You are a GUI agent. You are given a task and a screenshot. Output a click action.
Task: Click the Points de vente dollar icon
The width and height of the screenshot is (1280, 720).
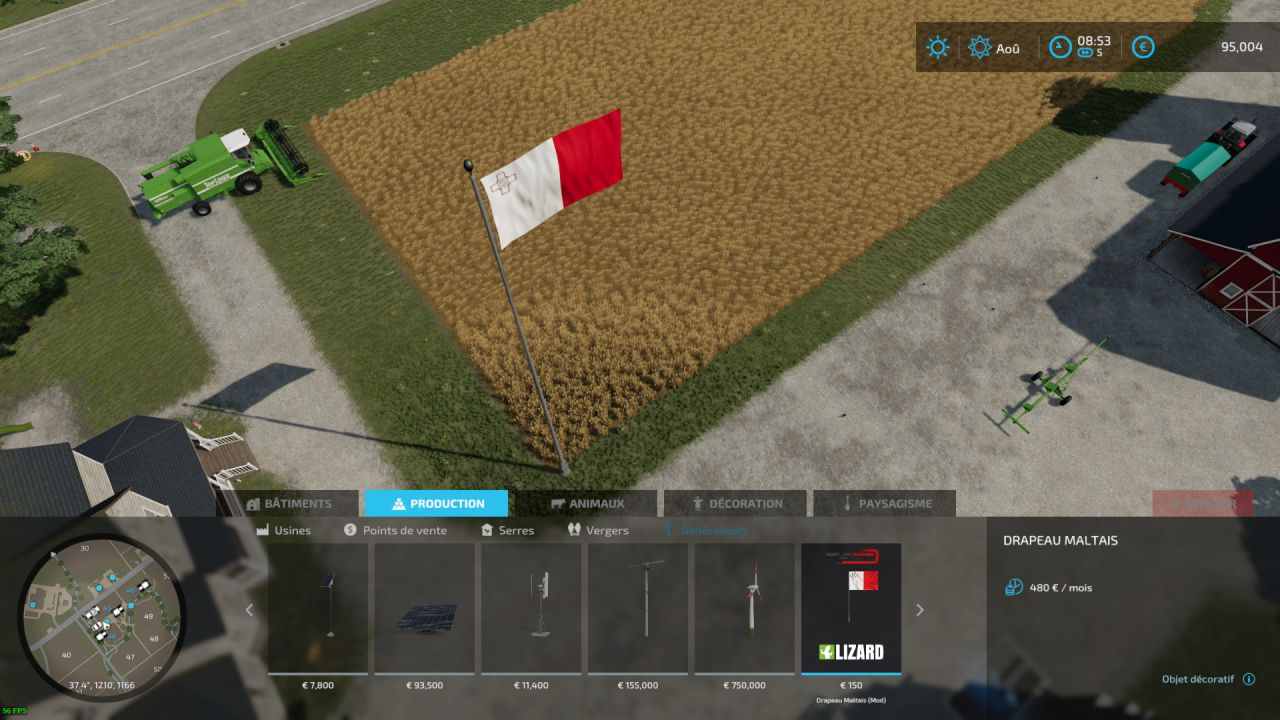[x=349, y=531]
